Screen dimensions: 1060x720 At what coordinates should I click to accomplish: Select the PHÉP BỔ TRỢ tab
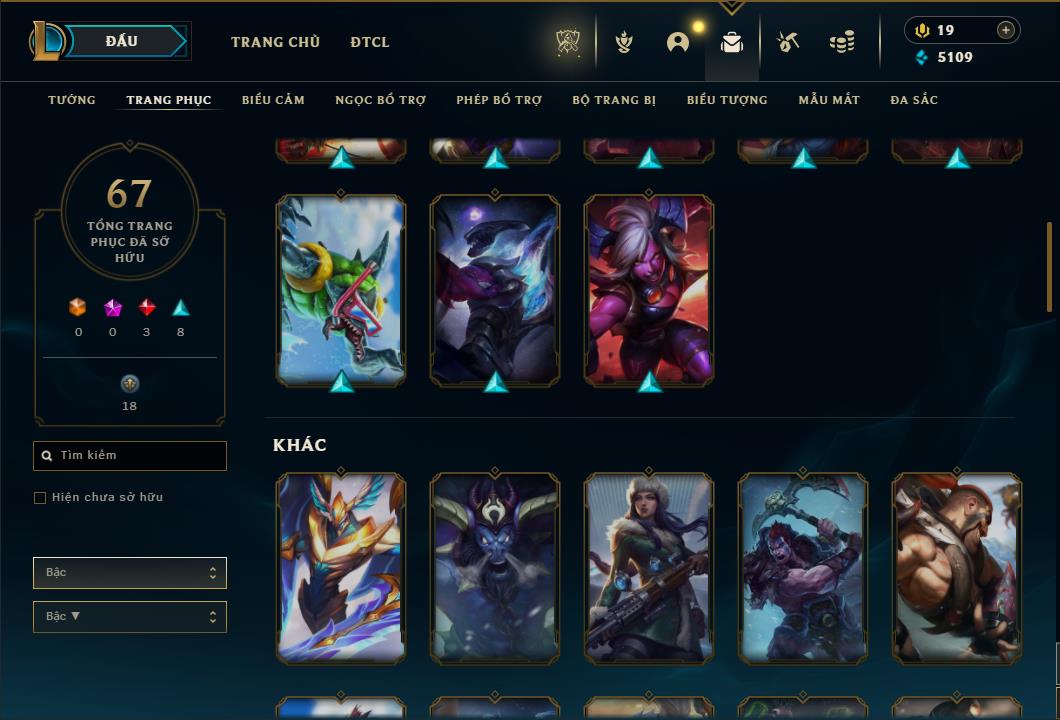tap(499, 100)
